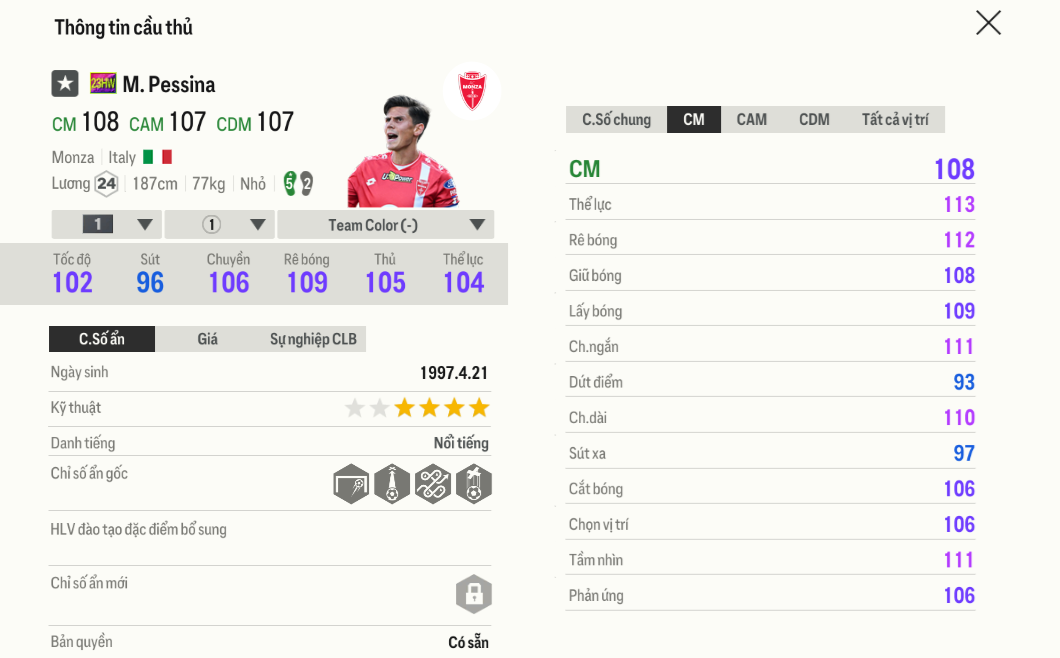
Task: Select the CM position tab
Action: (x=694, y=120)
